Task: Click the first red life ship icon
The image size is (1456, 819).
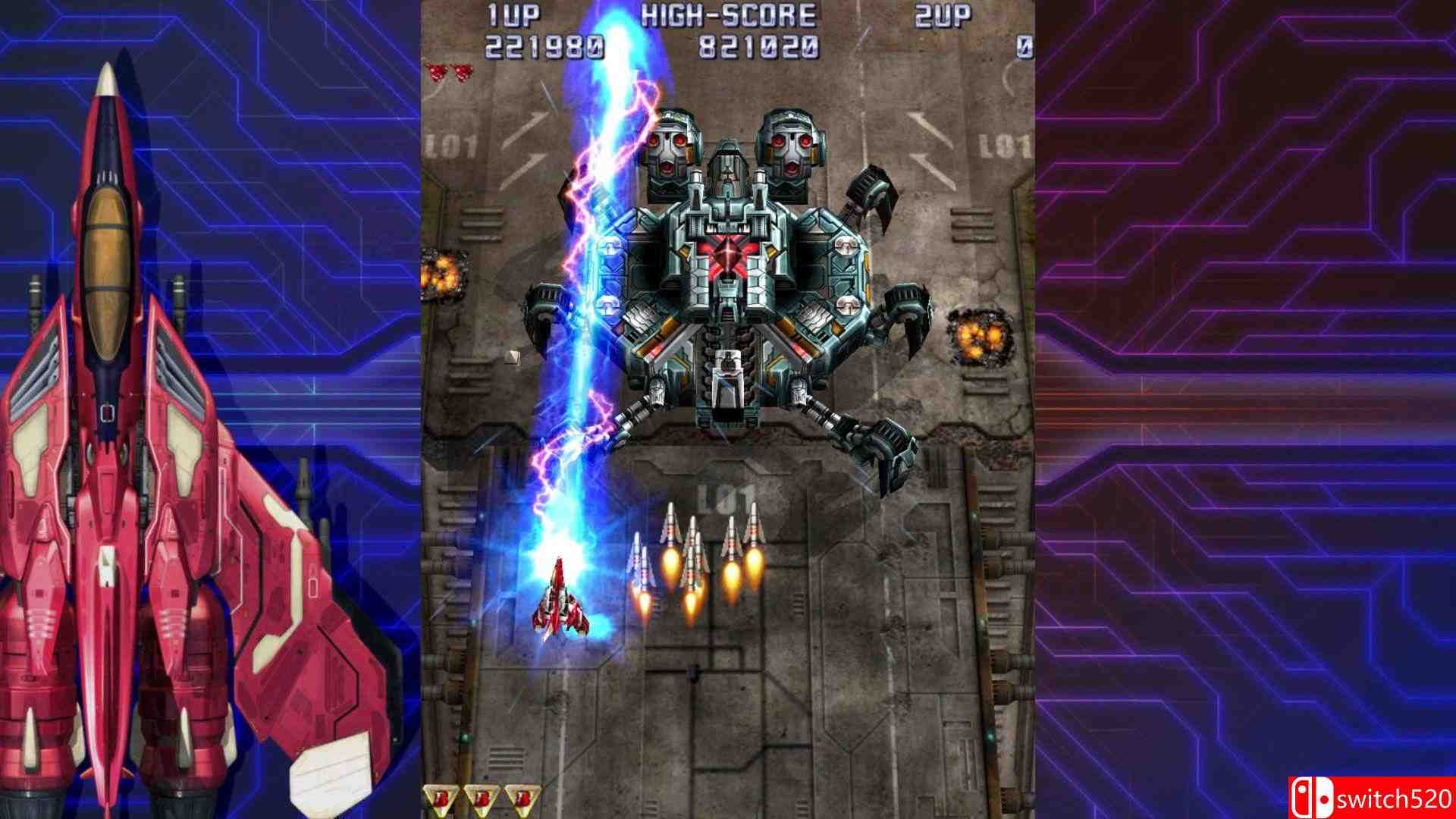Action: pyautogui.click(x=438, y=73)
